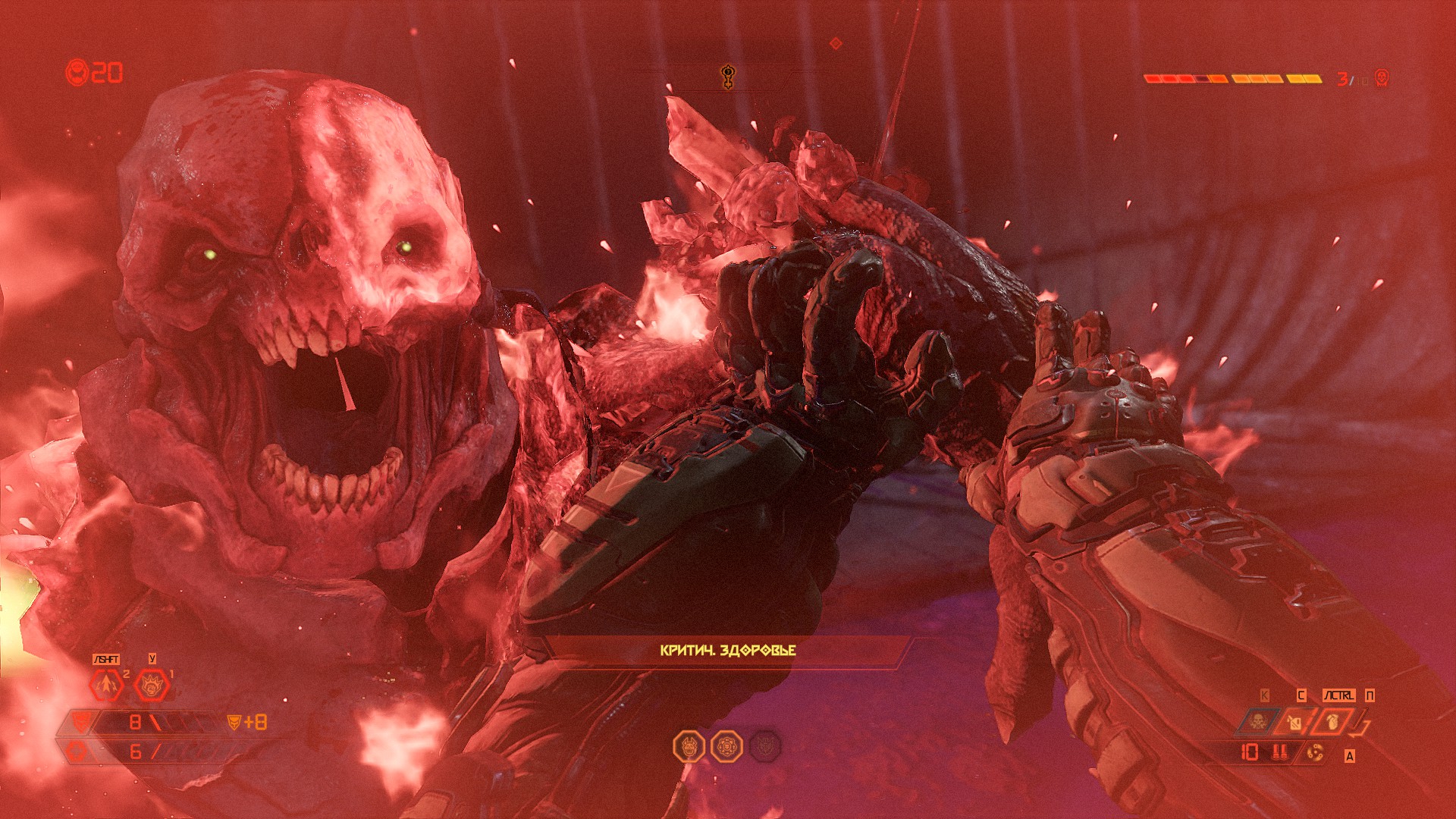Select the middle ornate circle rune icon
Viewport: 1456px width, 819px height.
coord(726,747)
